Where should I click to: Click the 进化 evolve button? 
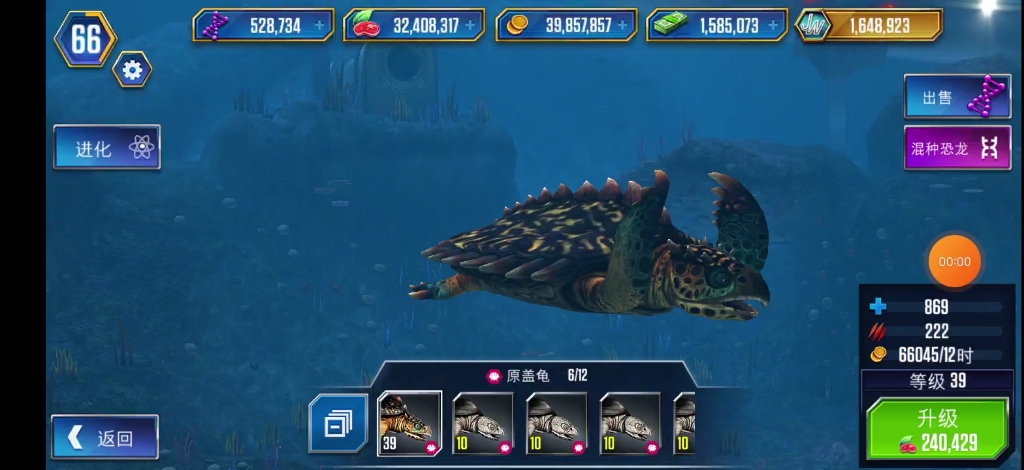click(x=107, y=148)
